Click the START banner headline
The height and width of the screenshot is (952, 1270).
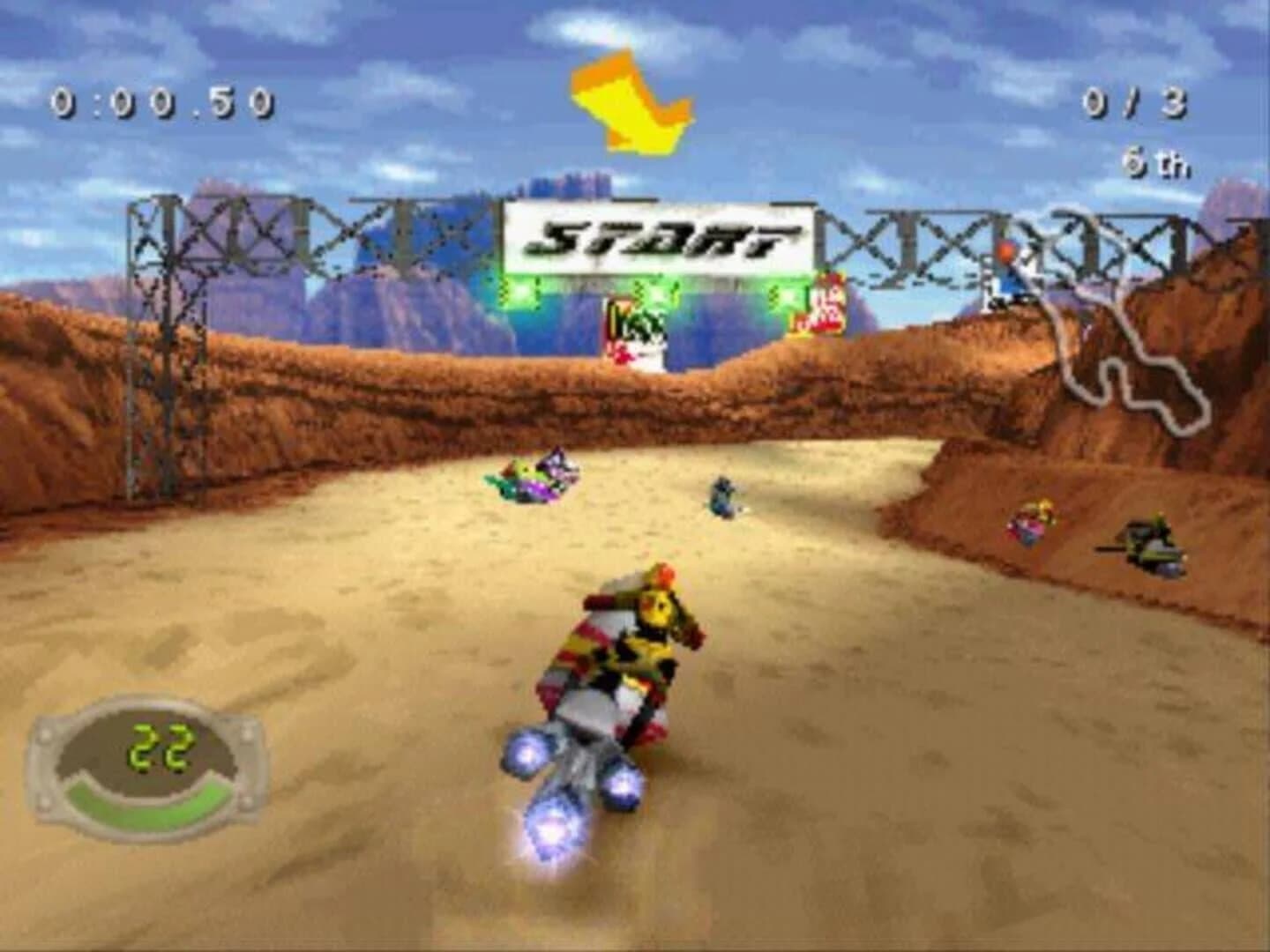(657, 238)
